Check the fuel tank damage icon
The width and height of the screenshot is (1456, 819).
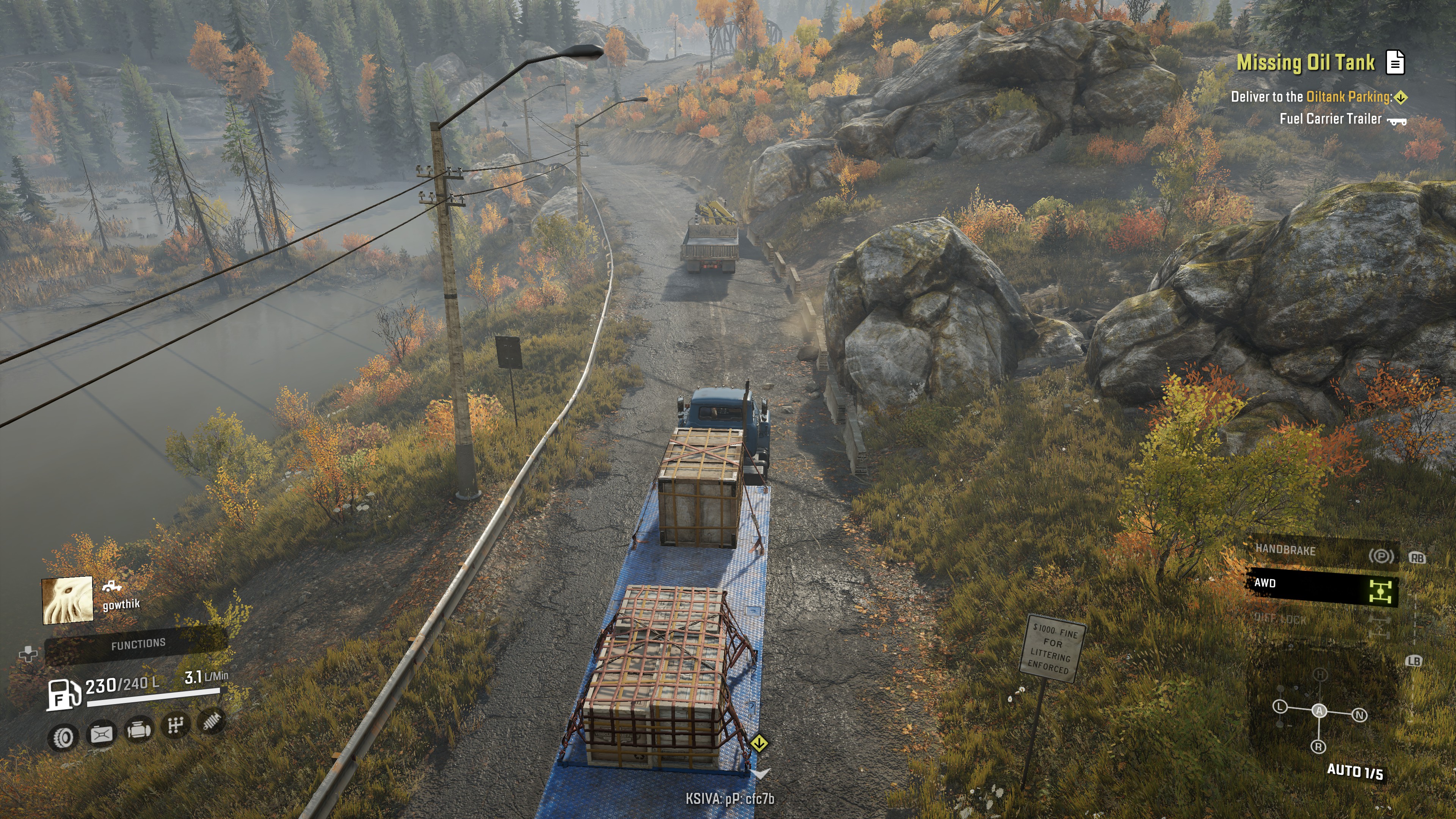pos(102,734)
